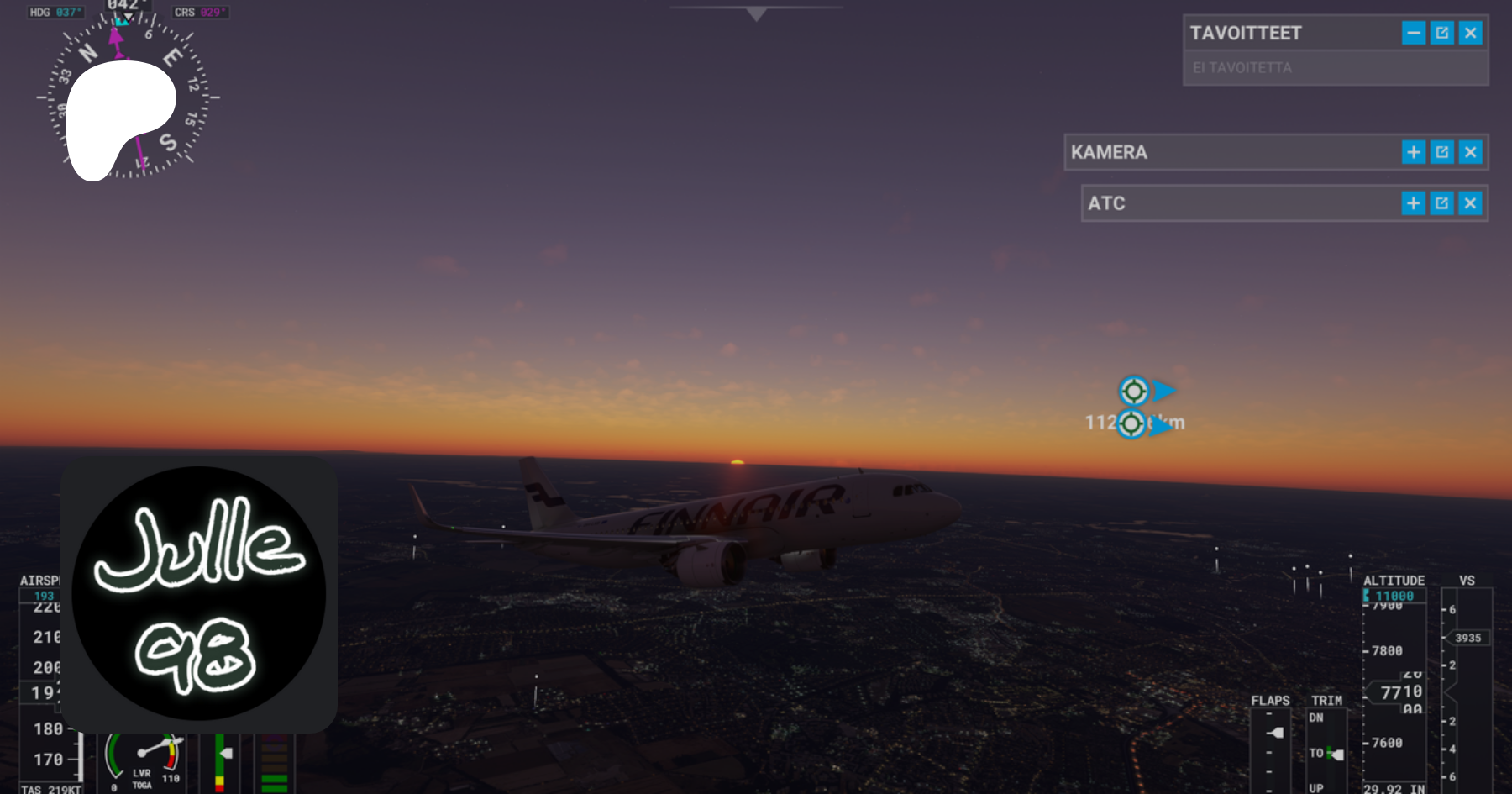Open the toolbar handle arrow at top
This screenshot has width=1512, height=794.
pos(756,13)
